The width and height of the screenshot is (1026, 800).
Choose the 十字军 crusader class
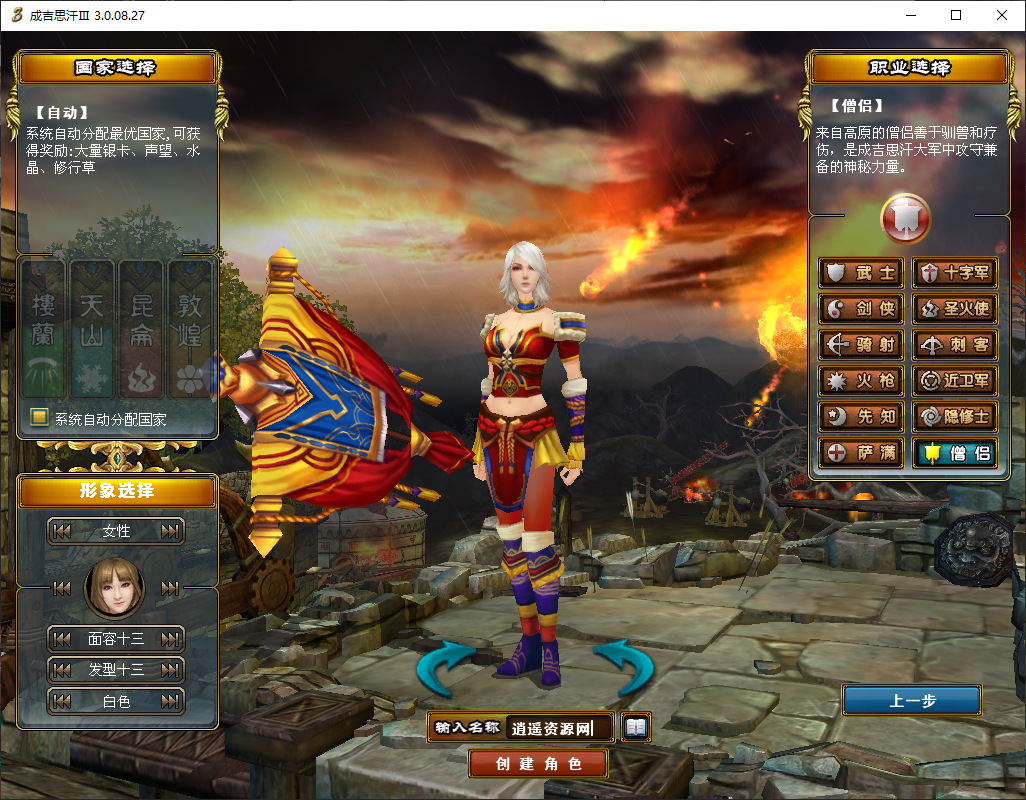[955, 273]
